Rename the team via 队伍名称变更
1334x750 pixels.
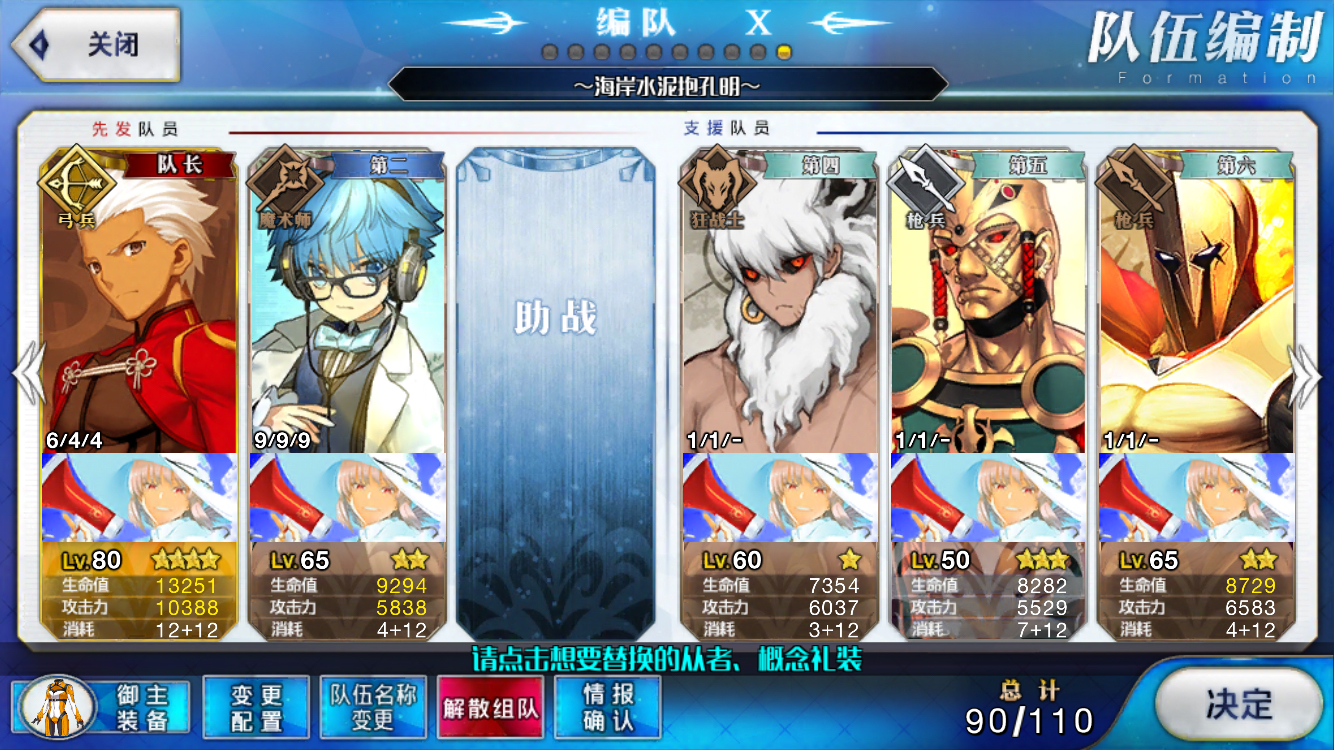373,707
